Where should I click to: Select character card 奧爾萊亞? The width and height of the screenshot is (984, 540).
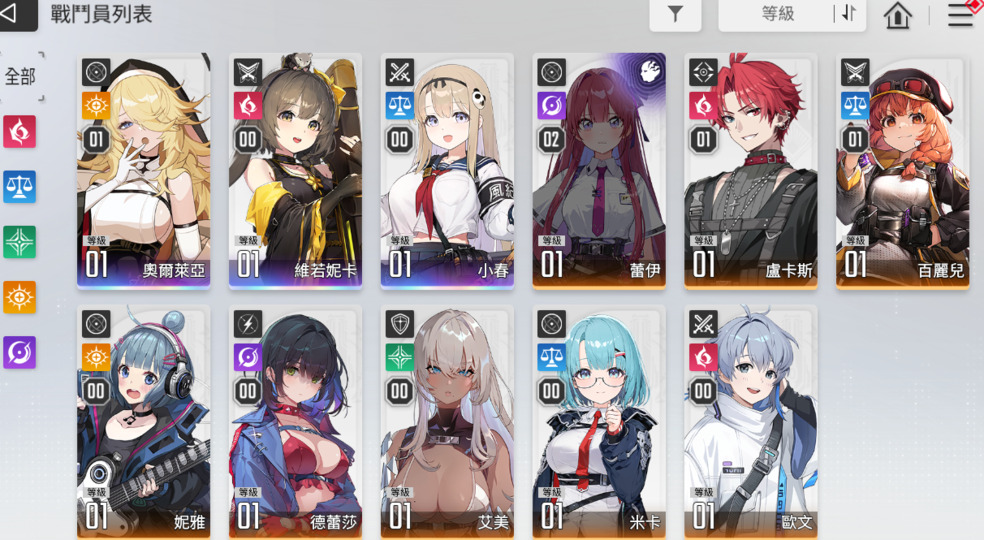[x=144, y=170]
